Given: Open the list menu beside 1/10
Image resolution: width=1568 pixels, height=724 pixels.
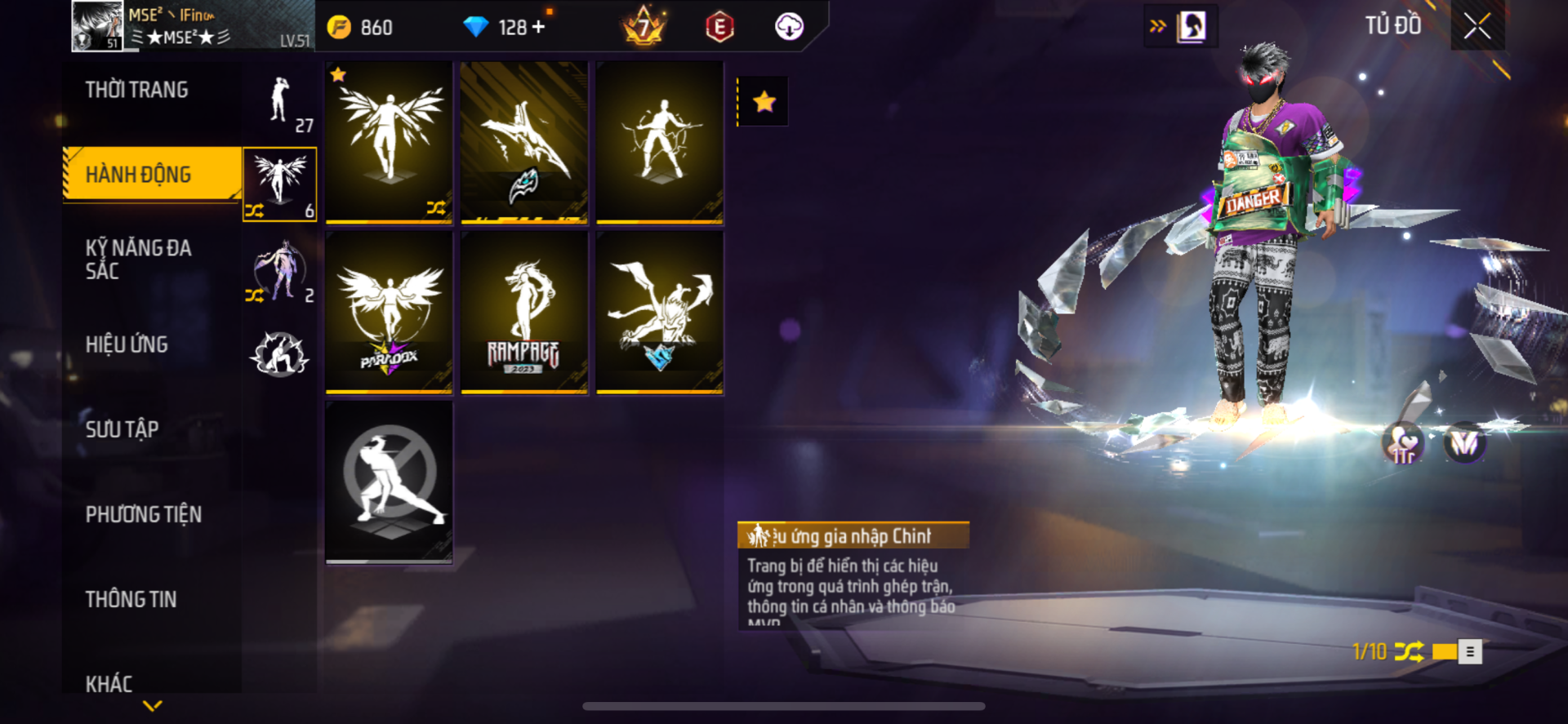Looking at the screenshot, I should pos(1470,651).
